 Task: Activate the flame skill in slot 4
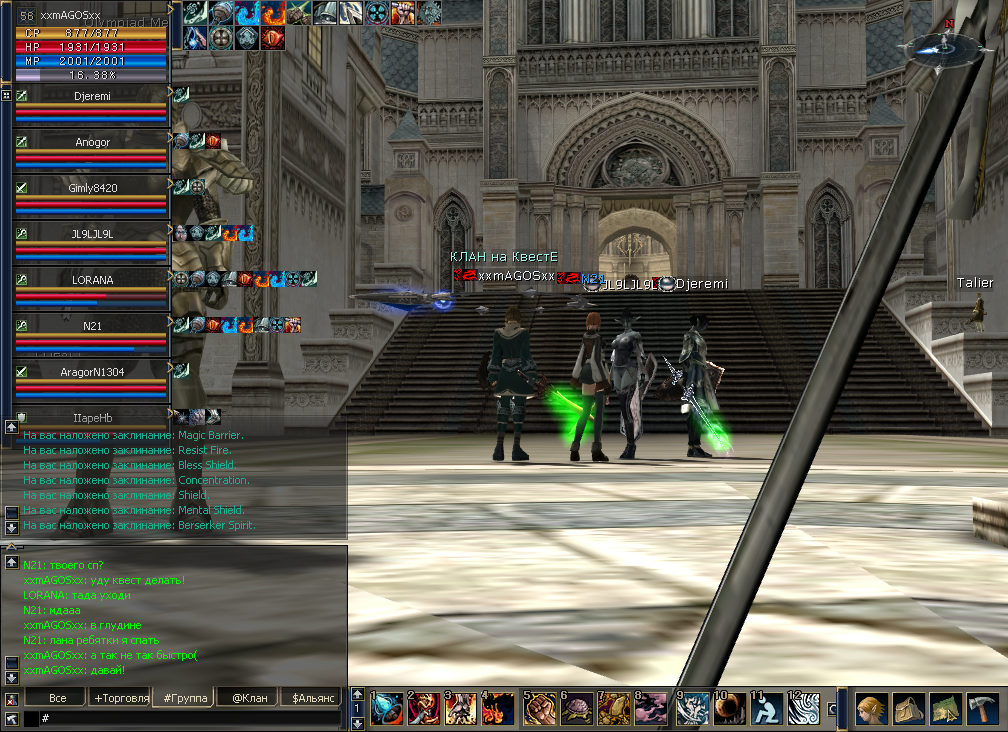pyautogui.click(x=498, y=709)
